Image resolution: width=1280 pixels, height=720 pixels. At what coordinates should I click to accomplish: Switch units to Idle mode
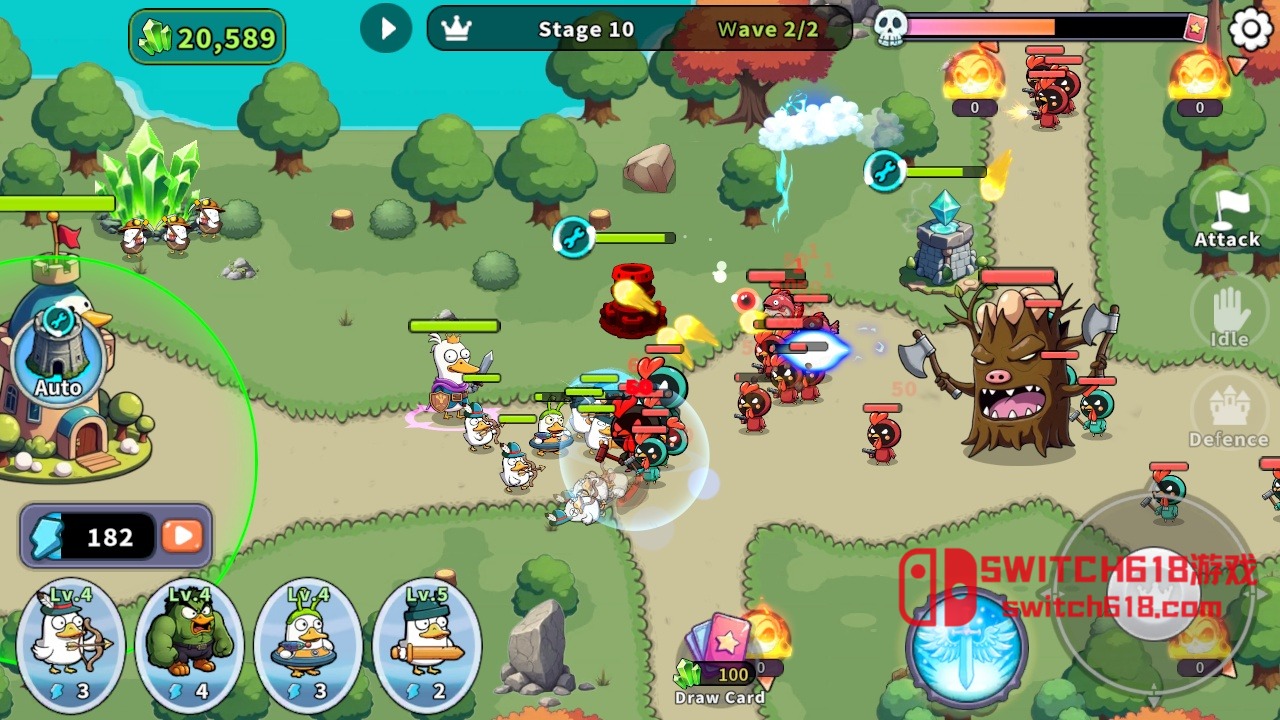[1229, 314]
